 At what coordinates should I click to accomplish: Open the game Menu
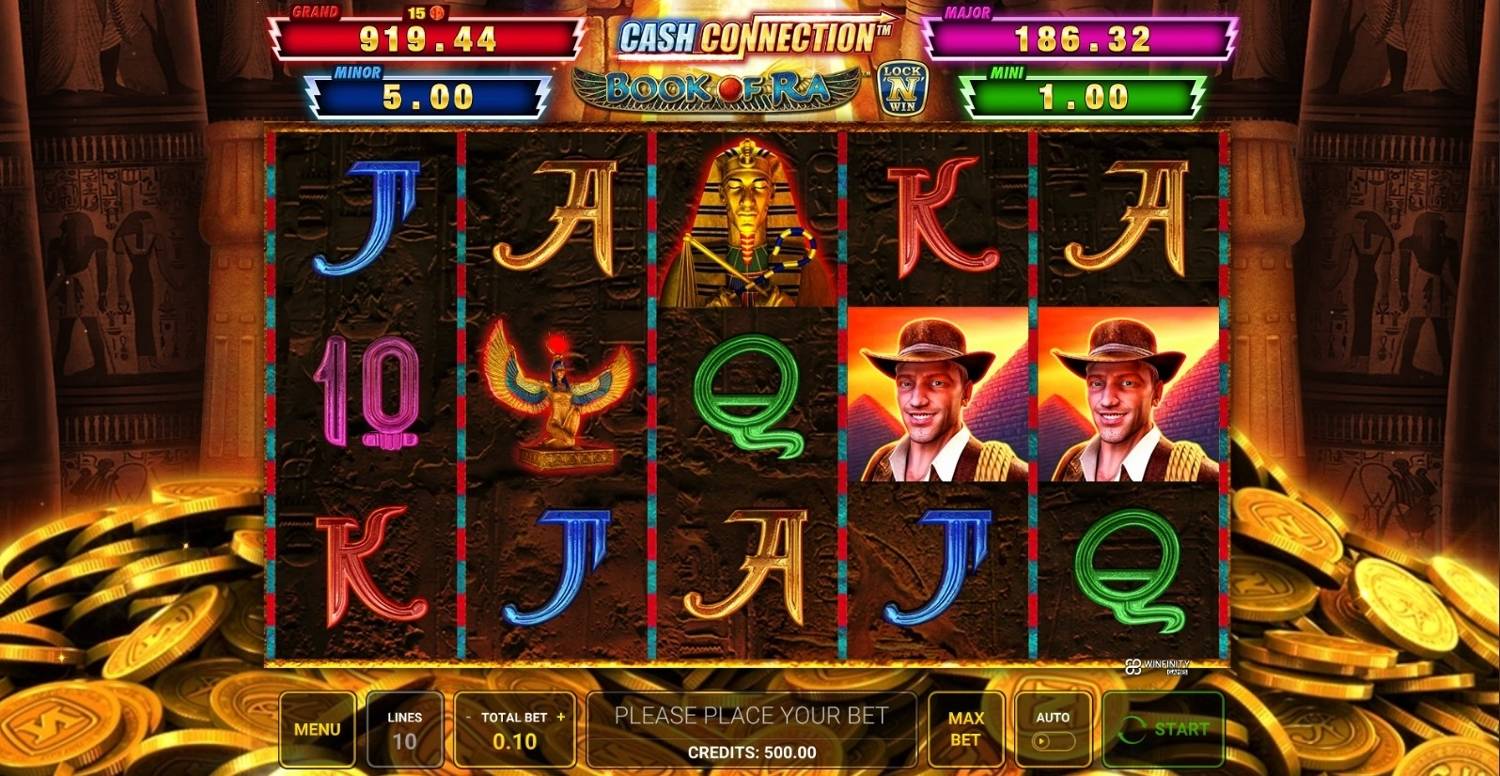pyautogui.click(x=316, y=728)
